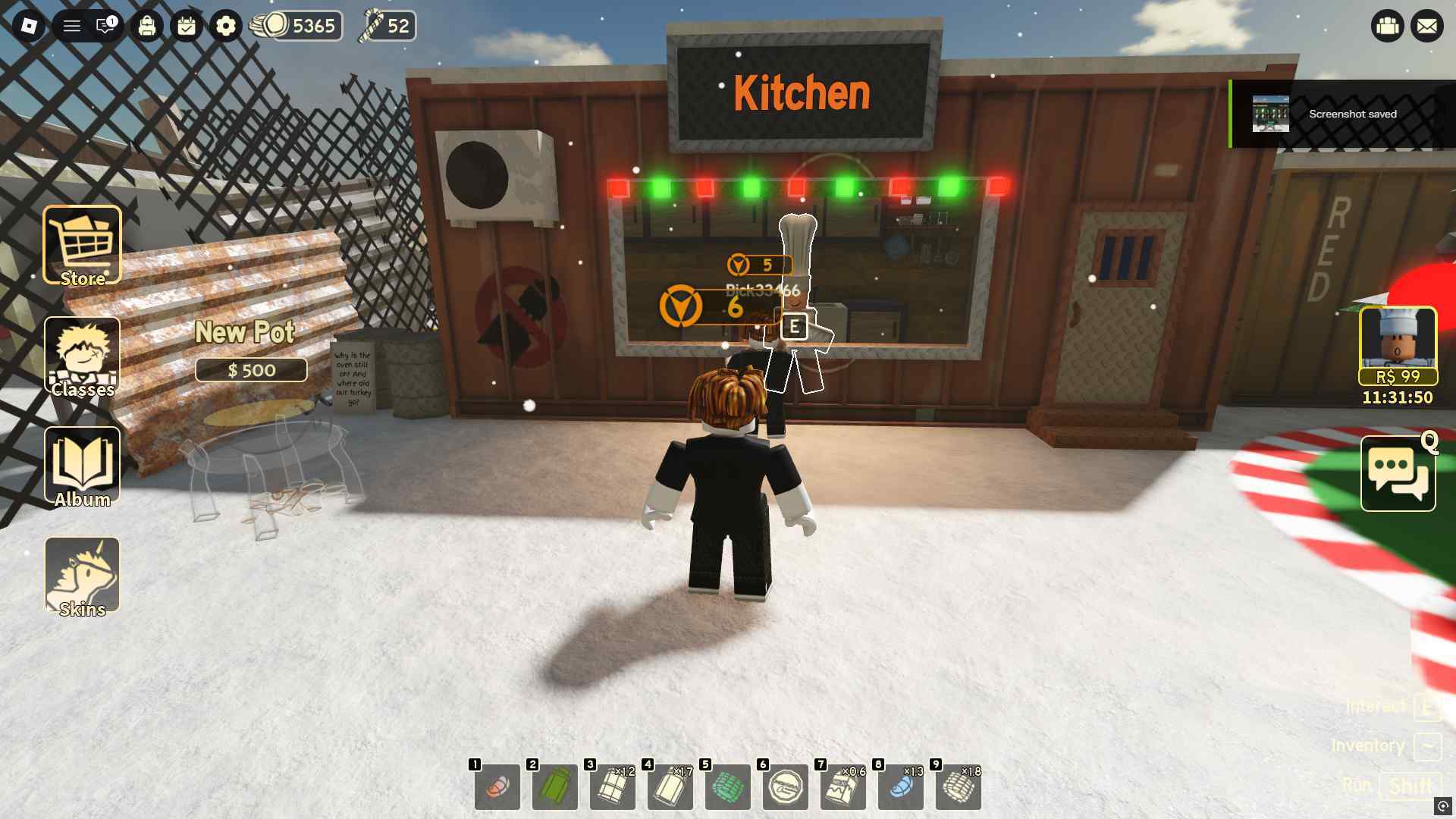
Task: Open the backpack inventory icon
Action: tap(147, 25)
